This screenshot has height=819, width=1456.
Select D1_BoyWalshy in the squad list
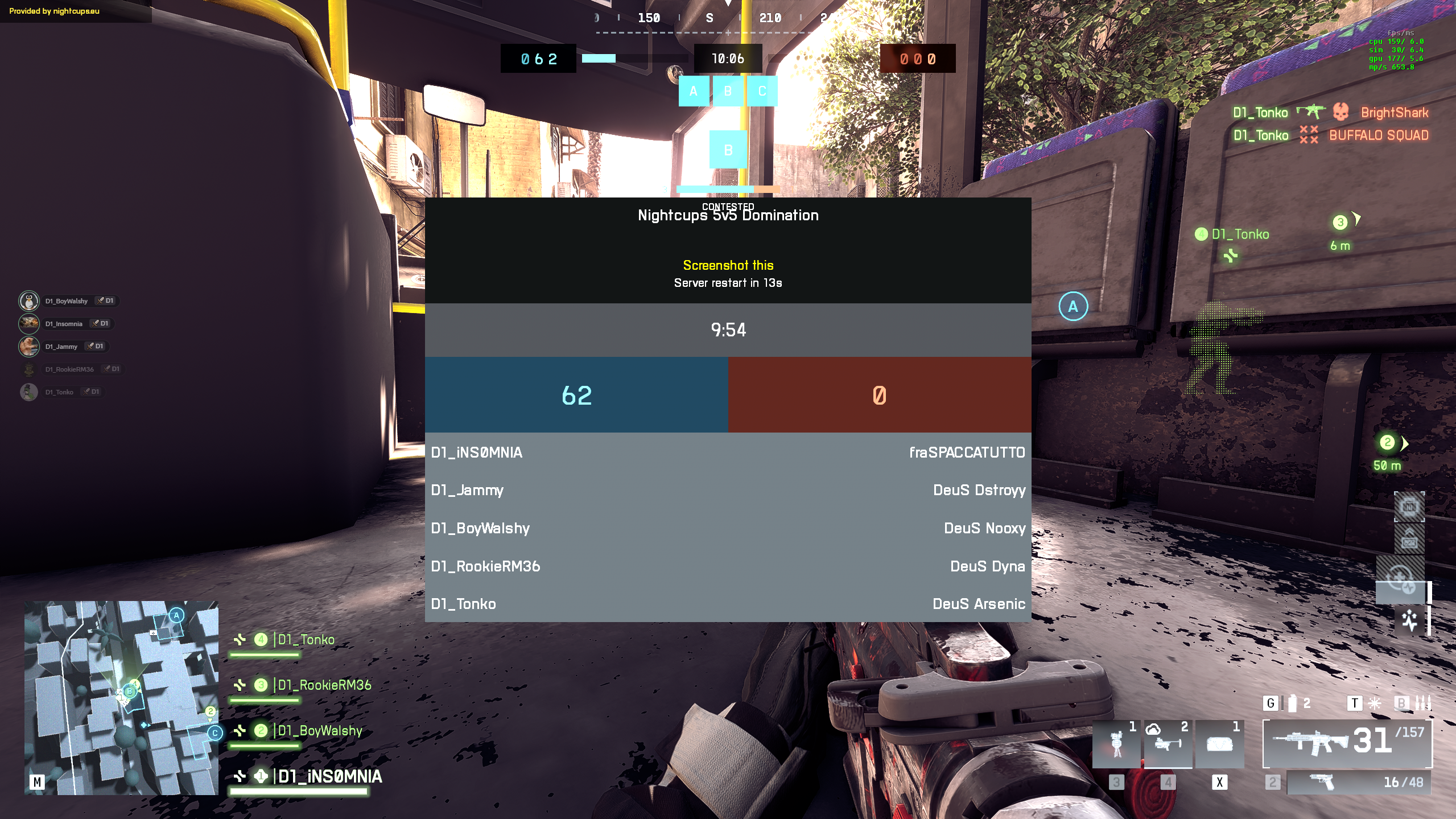319,731
